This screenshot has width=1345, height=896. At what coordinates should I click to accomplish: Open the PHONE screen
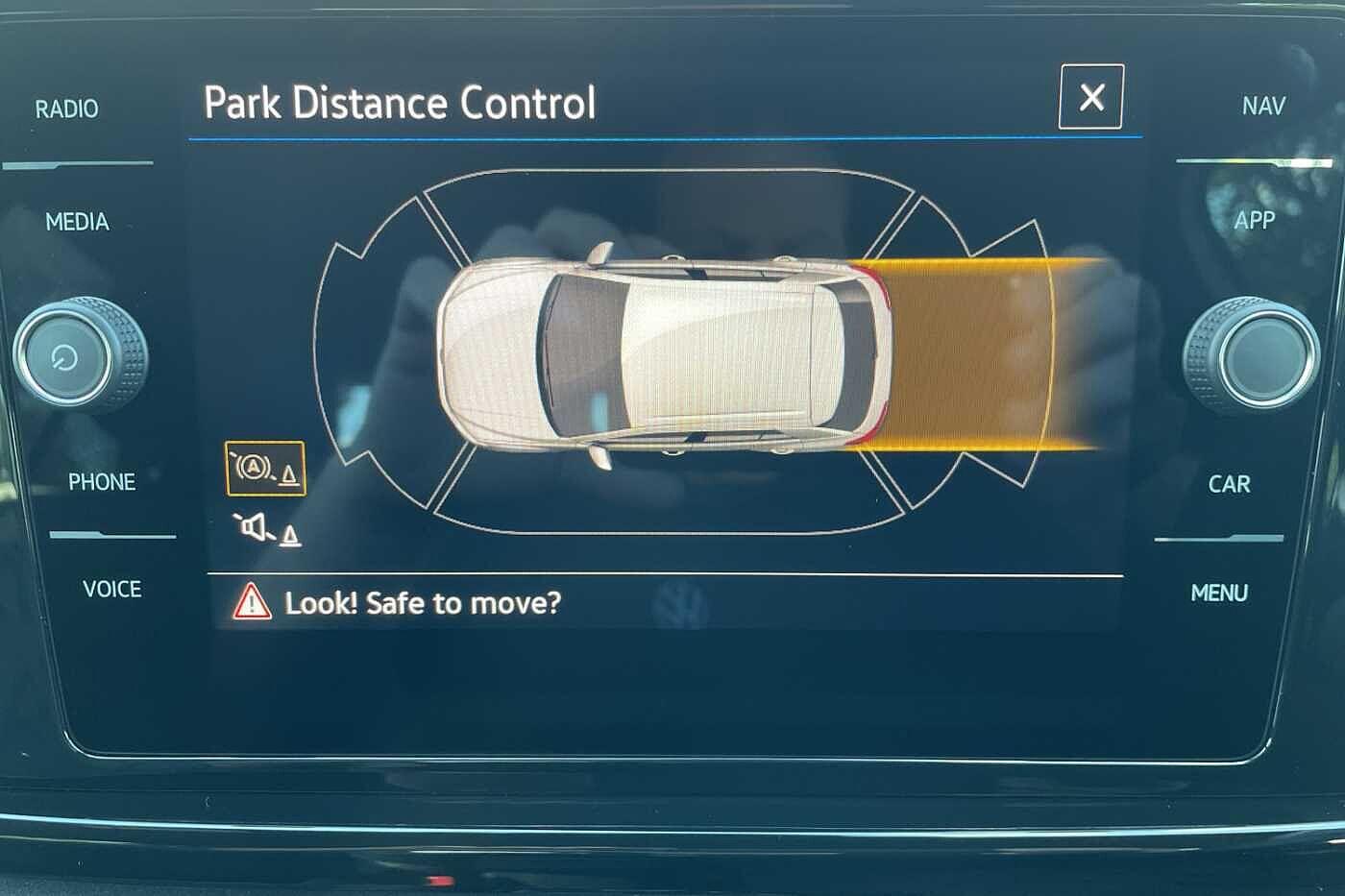click(x=101, y=481)
